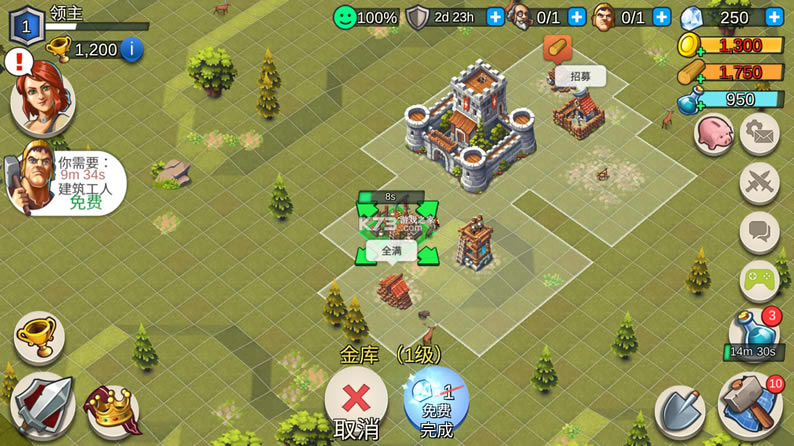Open the green gamepad button
The height and width of the screenshot is (446, 794).
point(760,281)
